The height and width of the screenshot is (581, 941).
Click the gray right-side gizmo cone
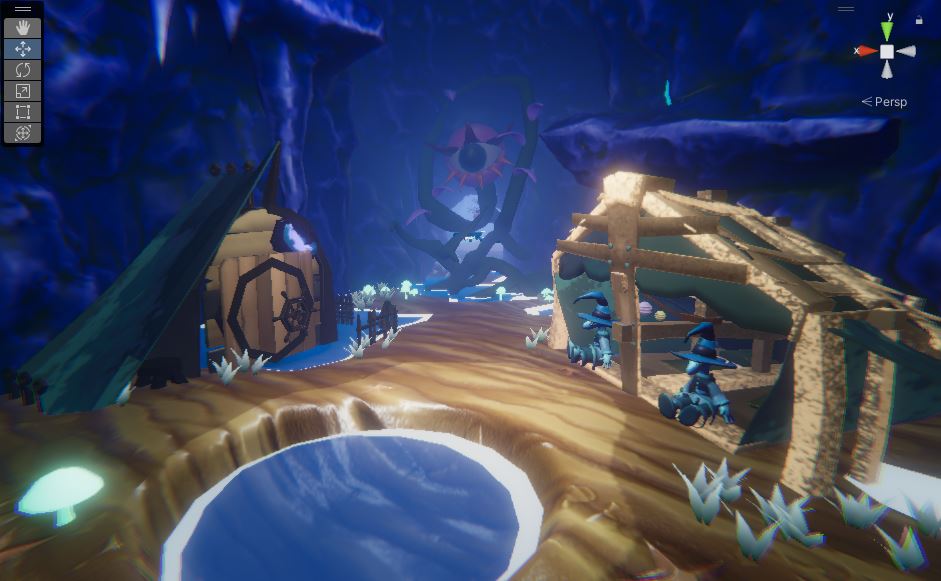point(906,51)
